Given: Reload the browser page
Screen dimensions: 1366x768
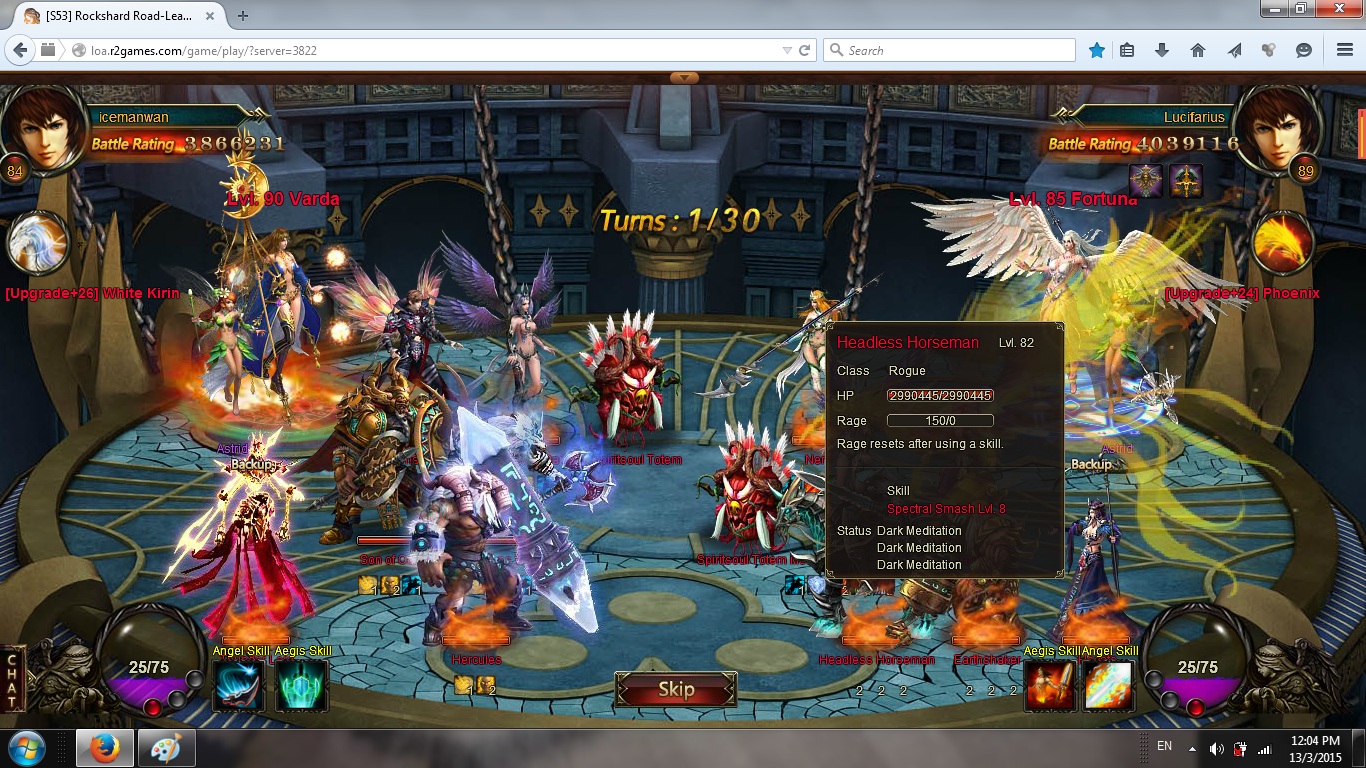Looking at the screenshot, I should [804, 50].
